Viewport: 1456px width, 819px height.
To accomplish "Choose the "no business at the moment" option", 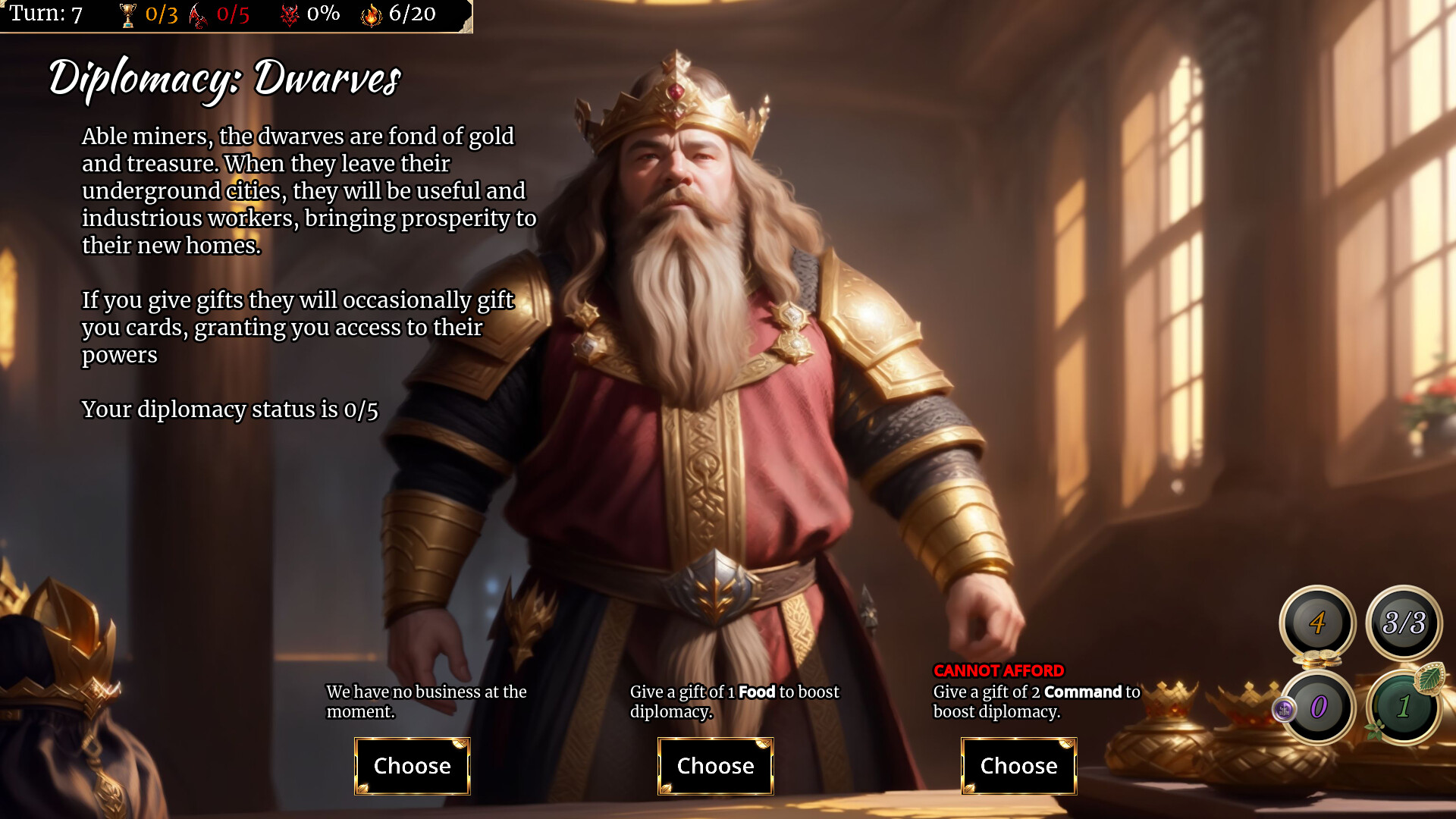I will point(412,766).
